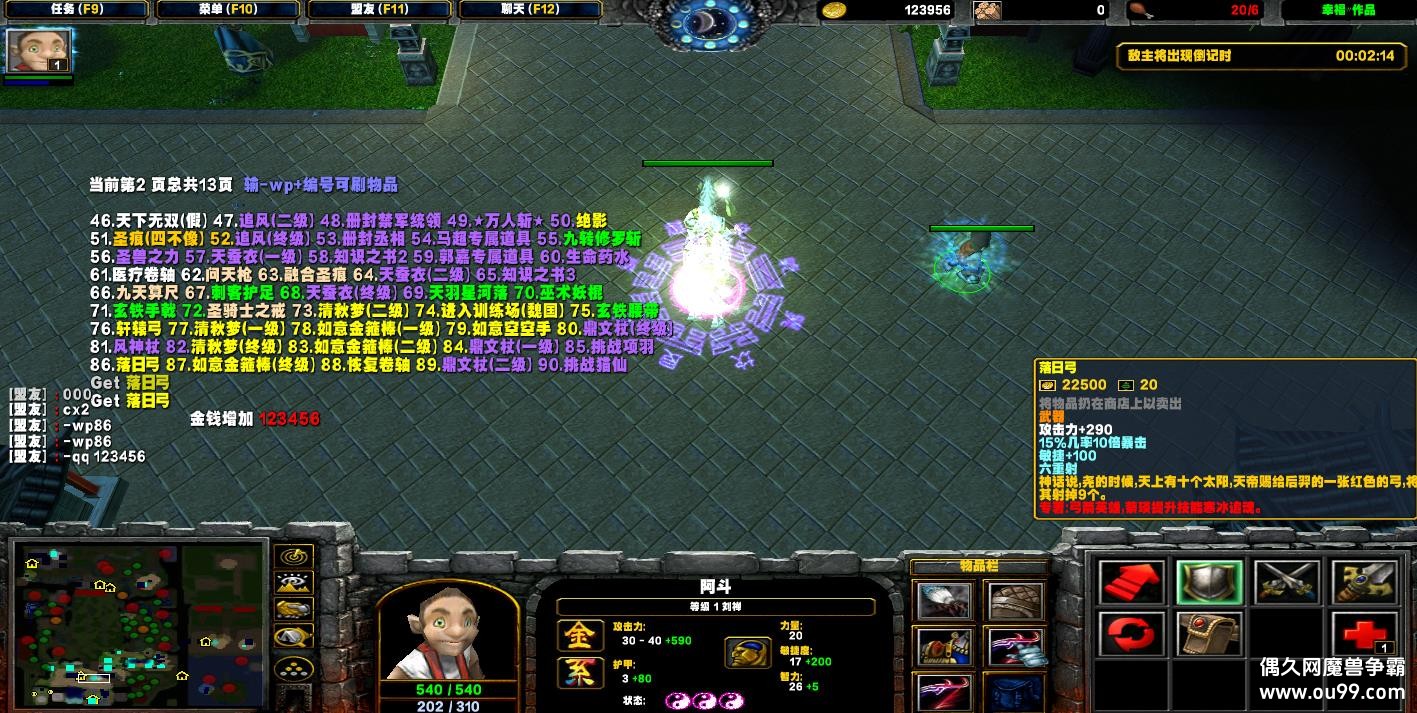Click the large hero portrait of 阿斗
Image resolution: width=1417 pixels, height=713 pixels.
point(447,632)
